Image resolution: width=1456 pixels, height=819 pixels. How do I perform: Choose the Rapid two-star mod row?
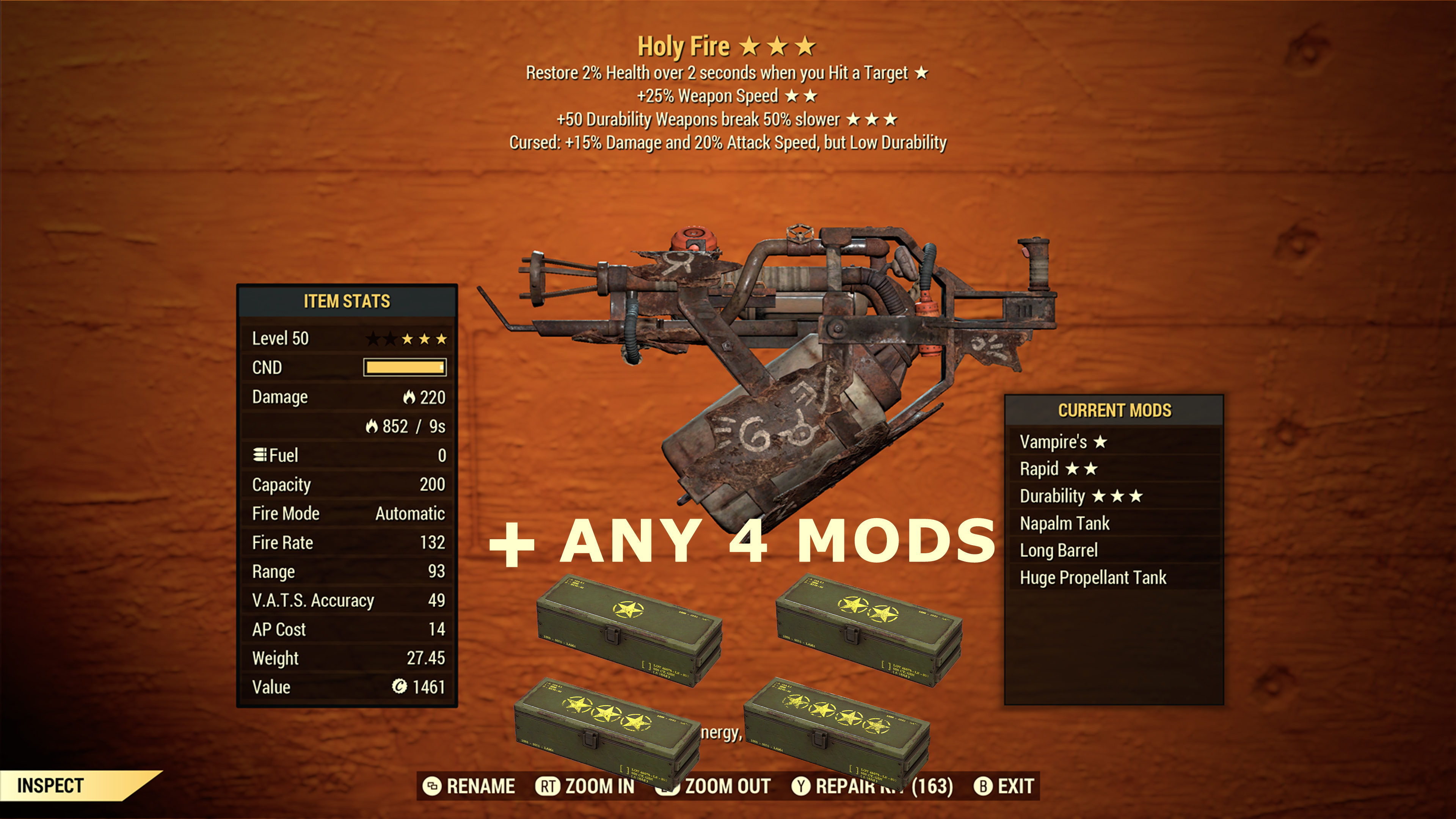[1058, 469]
